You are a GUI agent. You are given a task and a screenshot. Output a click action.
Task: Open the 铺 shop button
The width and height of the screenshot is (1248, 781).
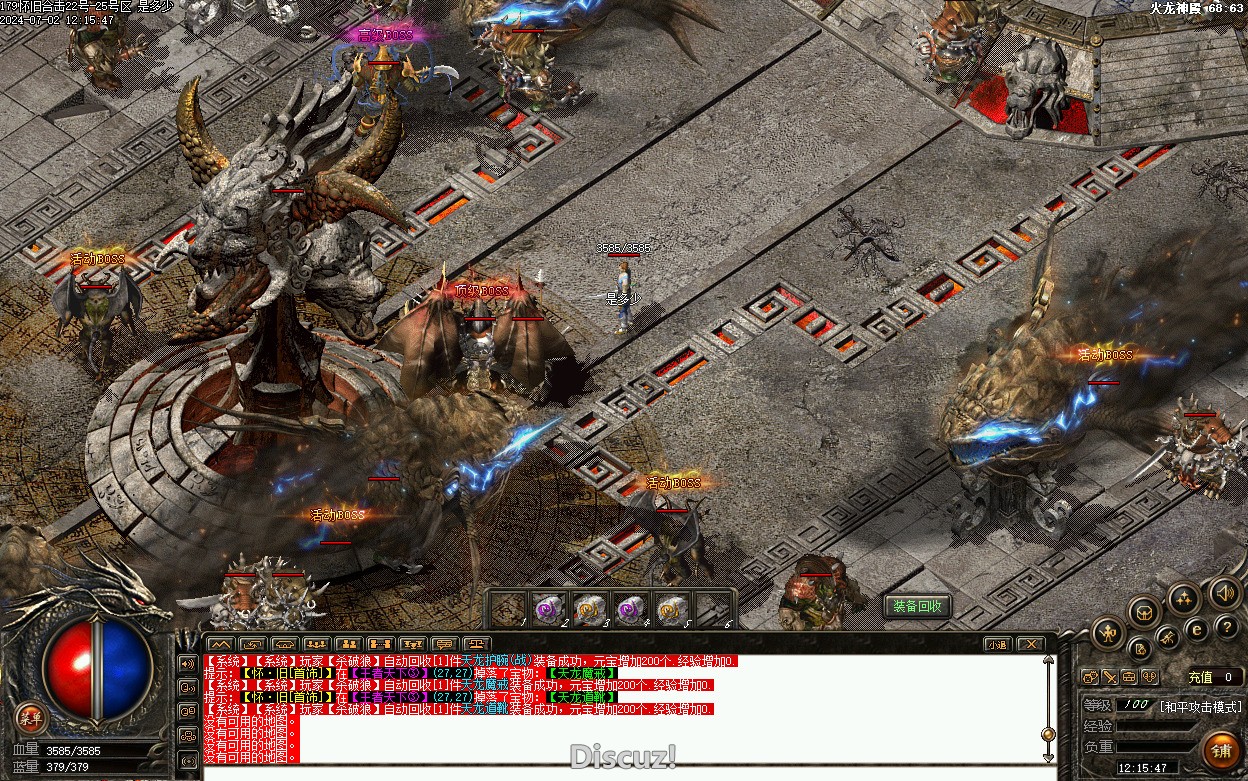(x=1220, y=750)
